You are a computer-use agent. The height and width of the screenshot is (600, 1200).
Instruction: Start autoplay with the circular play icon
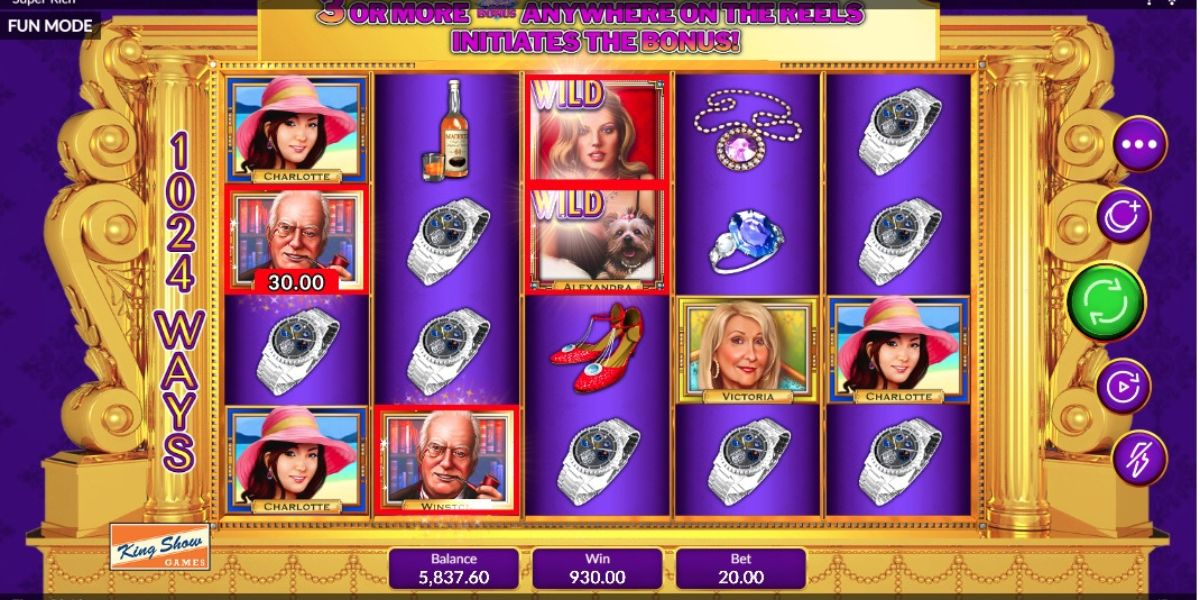[1124, 386]
